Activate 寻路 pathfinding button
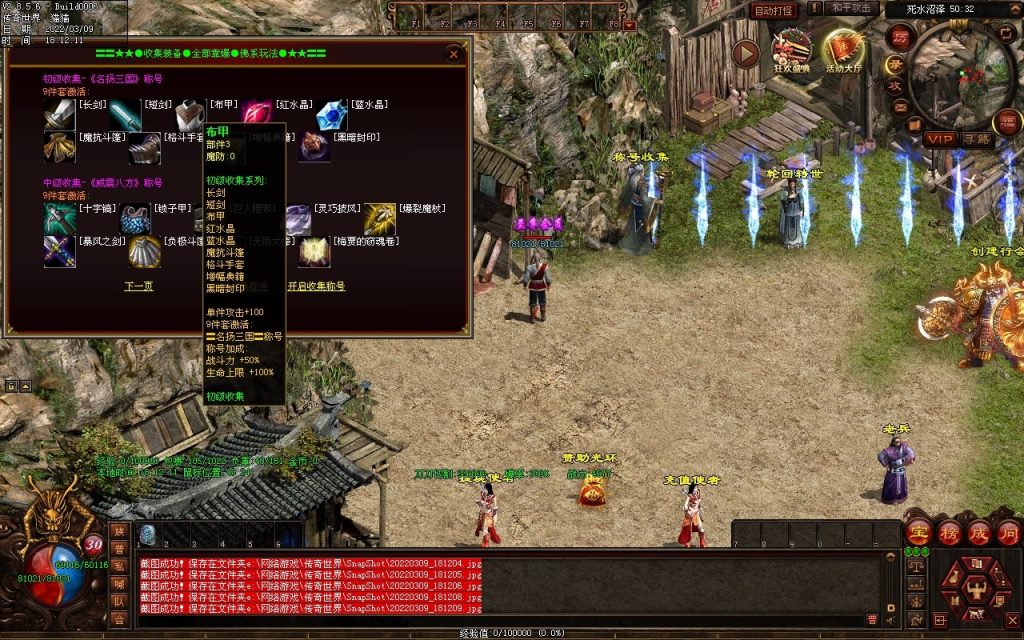This screenshot has height=640, width=1024. 976,138
